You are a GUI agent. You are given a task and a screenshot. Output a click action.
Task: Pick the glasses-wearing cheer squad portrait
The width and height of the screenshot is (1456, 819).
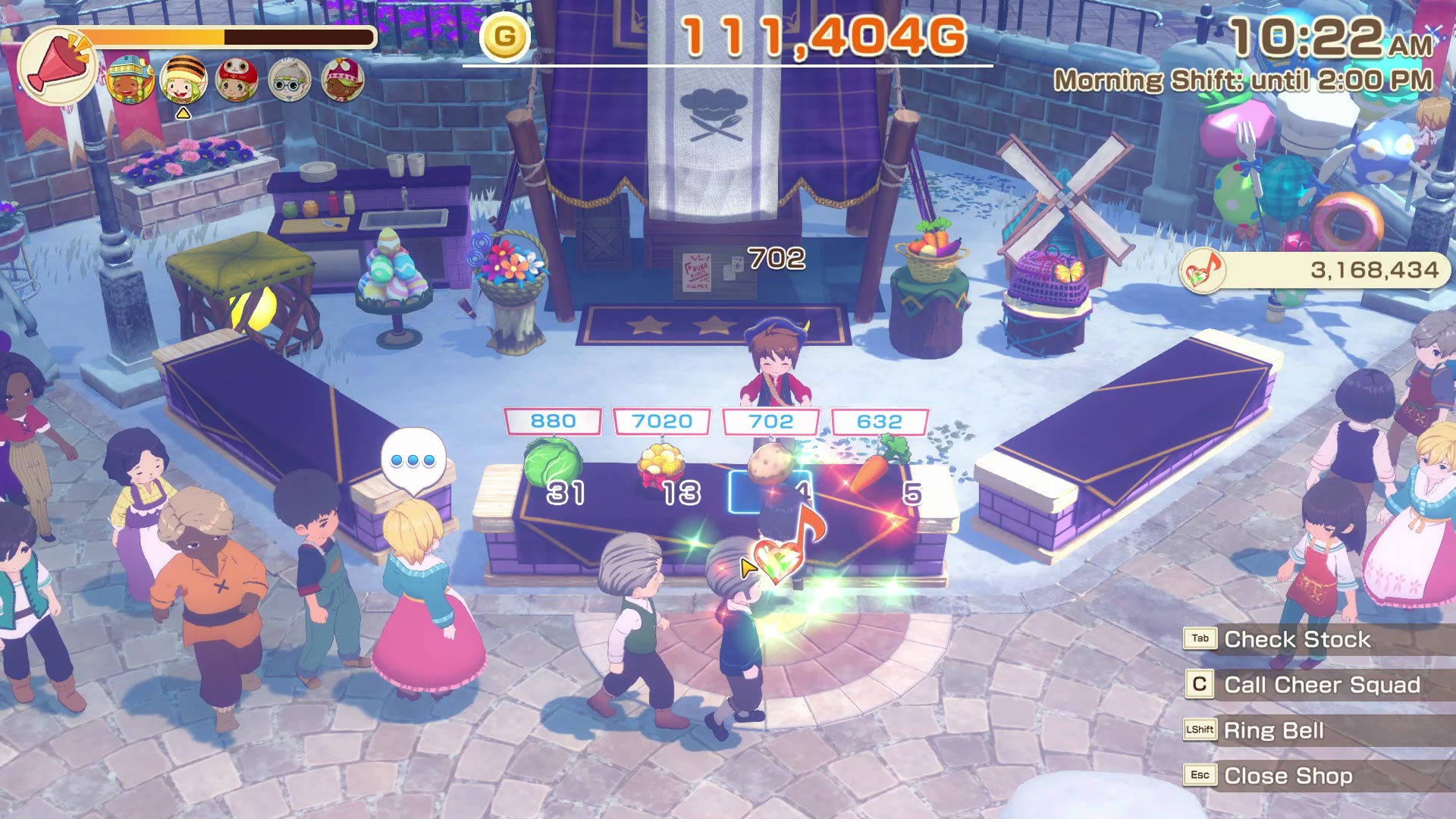tap(289, 80)
